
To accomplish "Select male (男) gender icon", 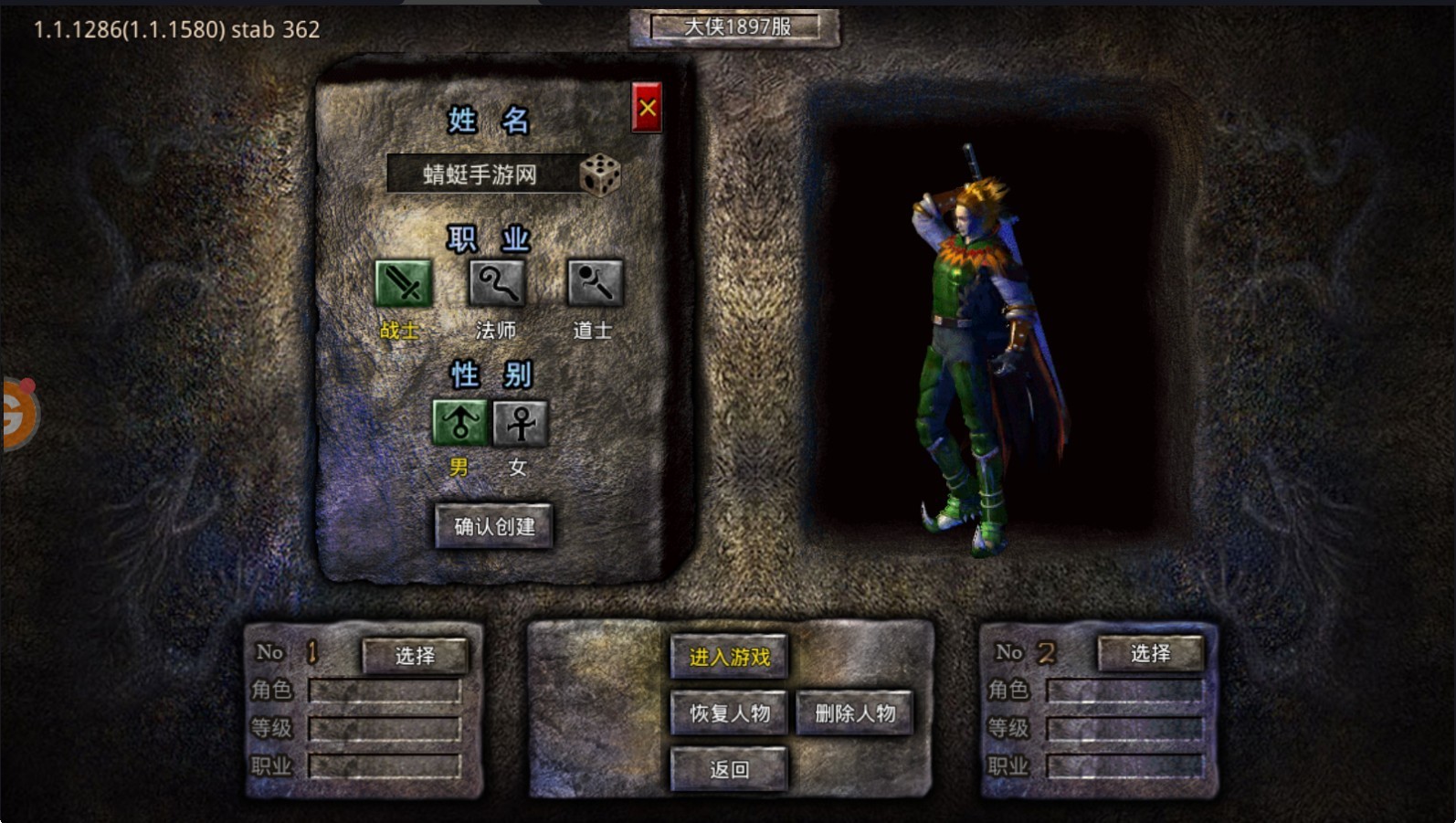I will pyautogui.click(x=459, y=423).
